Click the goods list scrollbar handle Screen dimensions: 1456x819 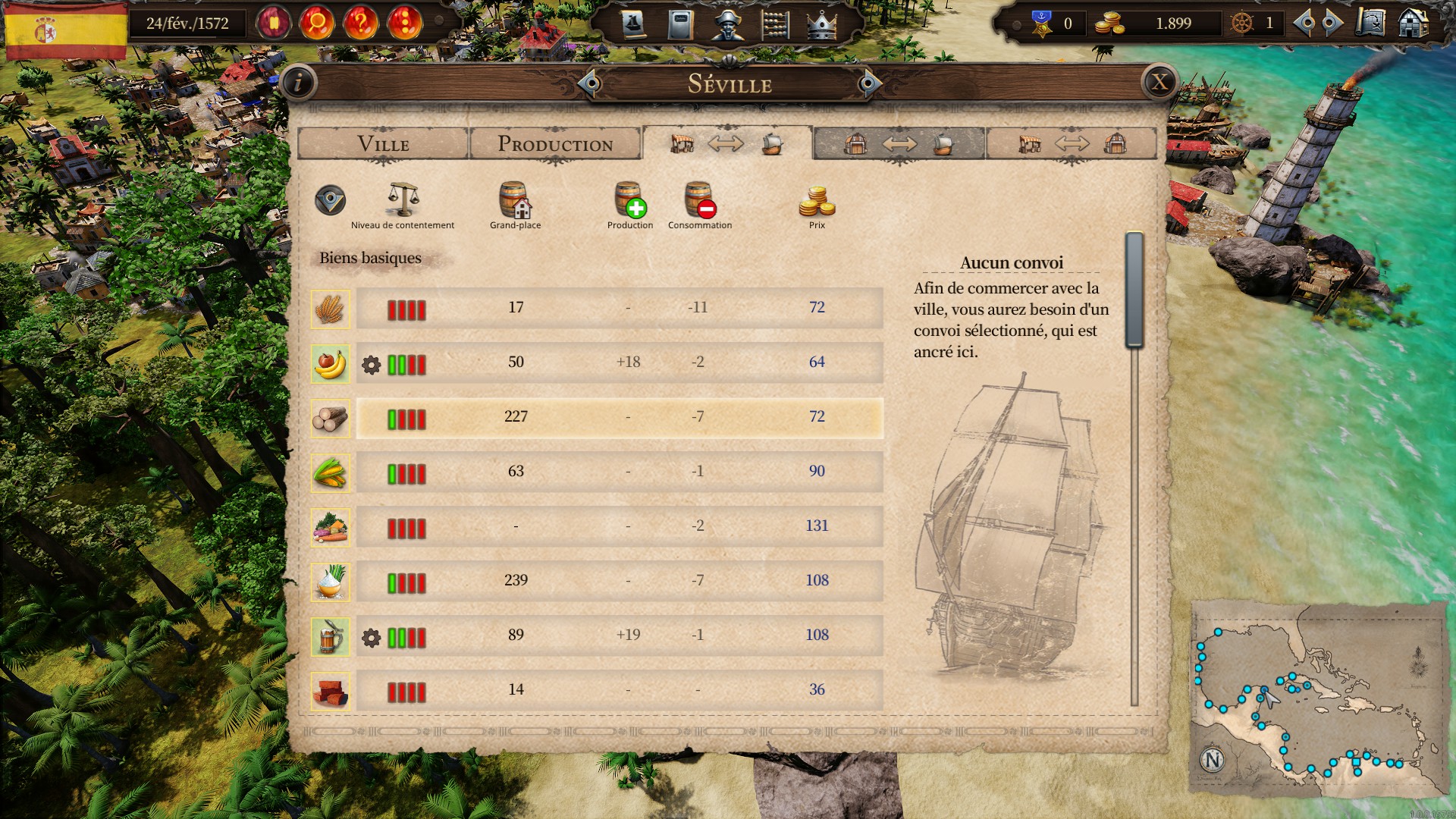[x=1134, y=290]
